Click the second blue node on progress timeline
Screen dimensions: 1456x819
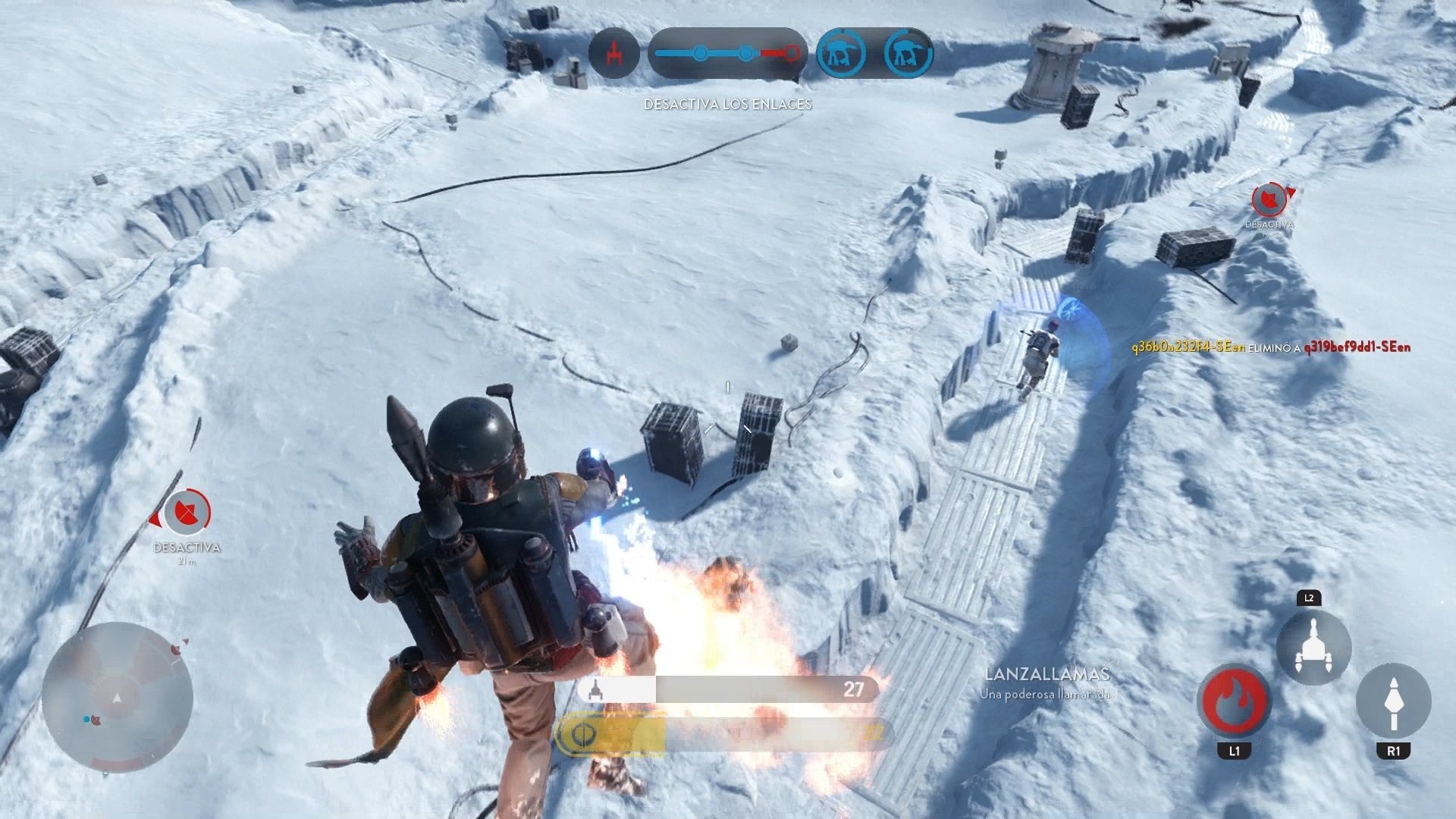pos(746,53)
